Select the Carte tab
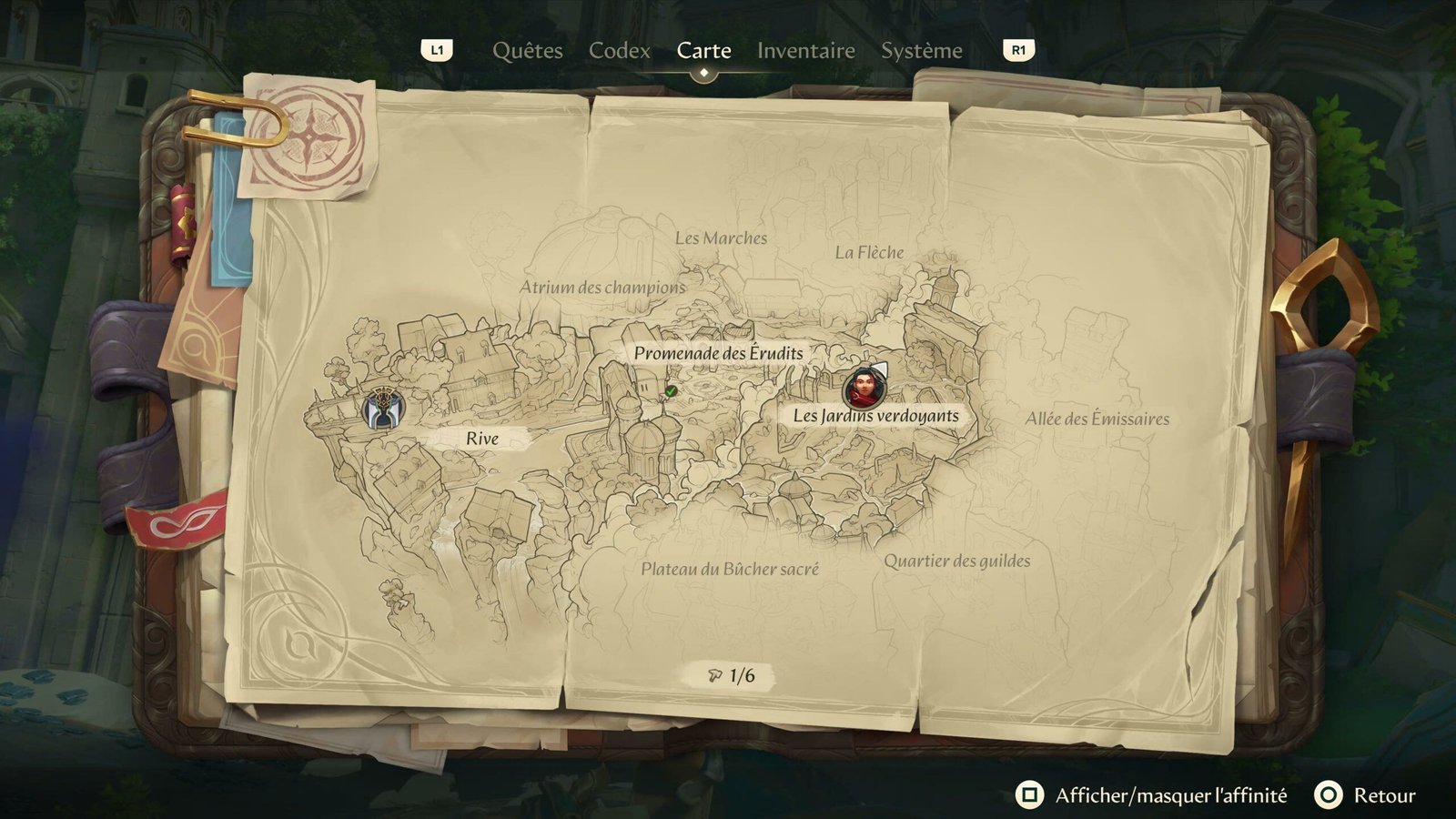This screenshot has width=1456, height=819. point(703,51)
